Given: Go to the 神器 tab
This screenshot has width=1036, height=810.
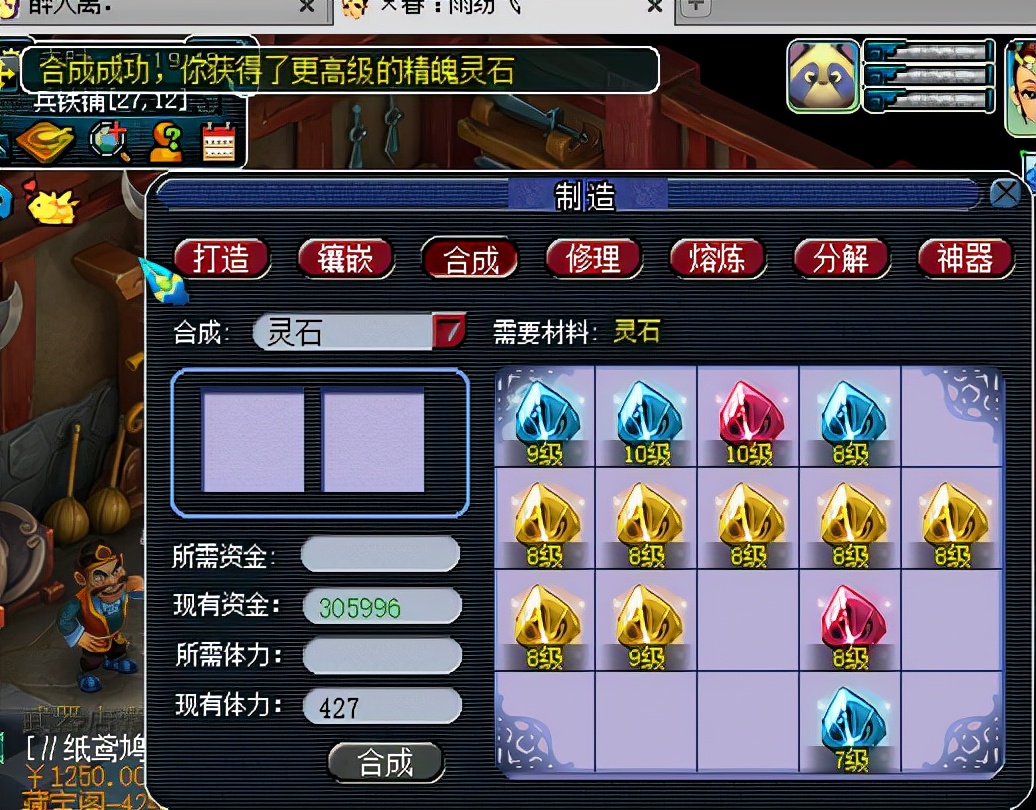Looking at the screenshot, I should point(965,259).
